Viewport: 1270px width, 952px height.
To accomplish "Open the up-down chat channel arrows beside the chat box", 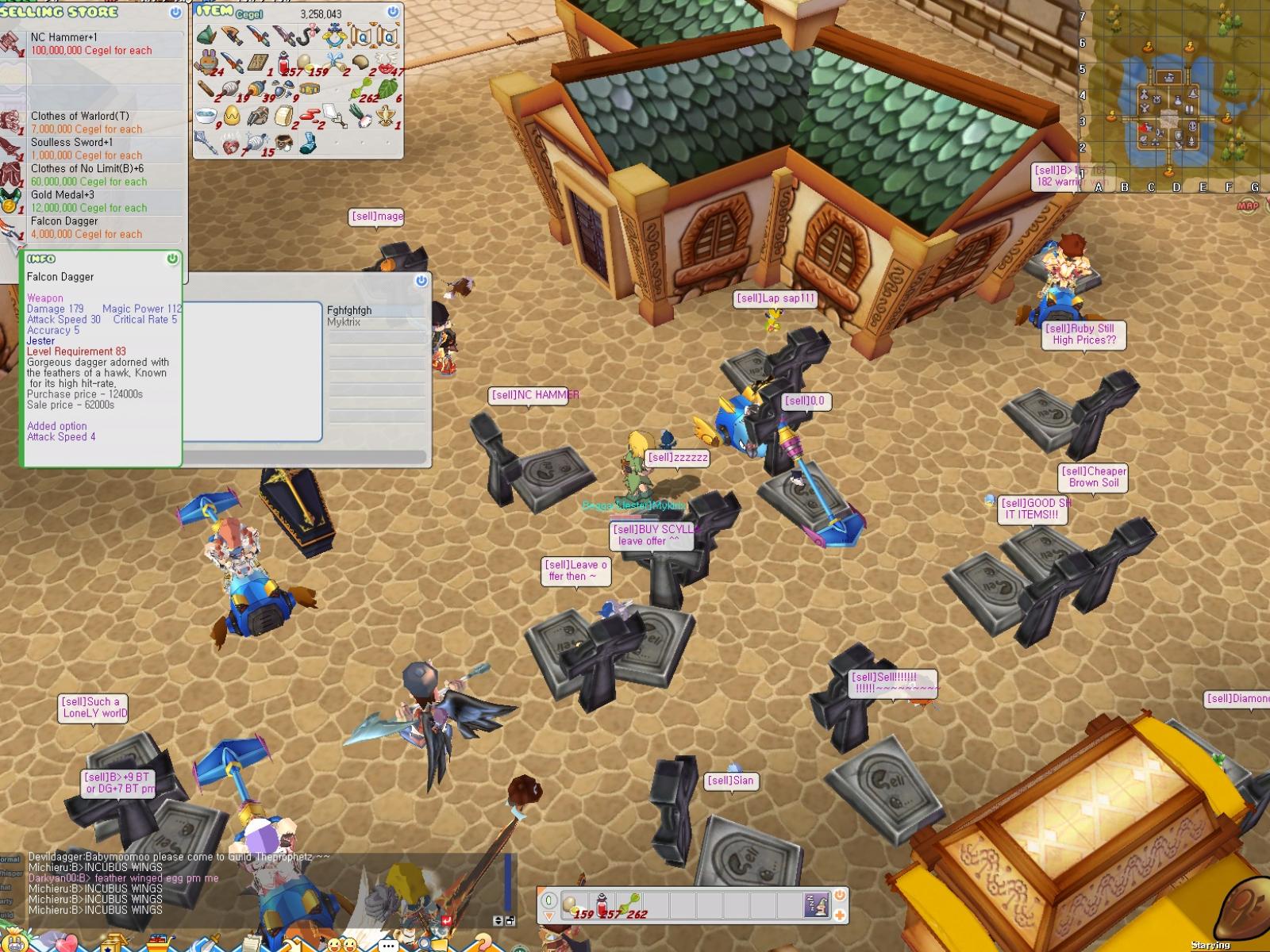I will click(x=498, y=920).
